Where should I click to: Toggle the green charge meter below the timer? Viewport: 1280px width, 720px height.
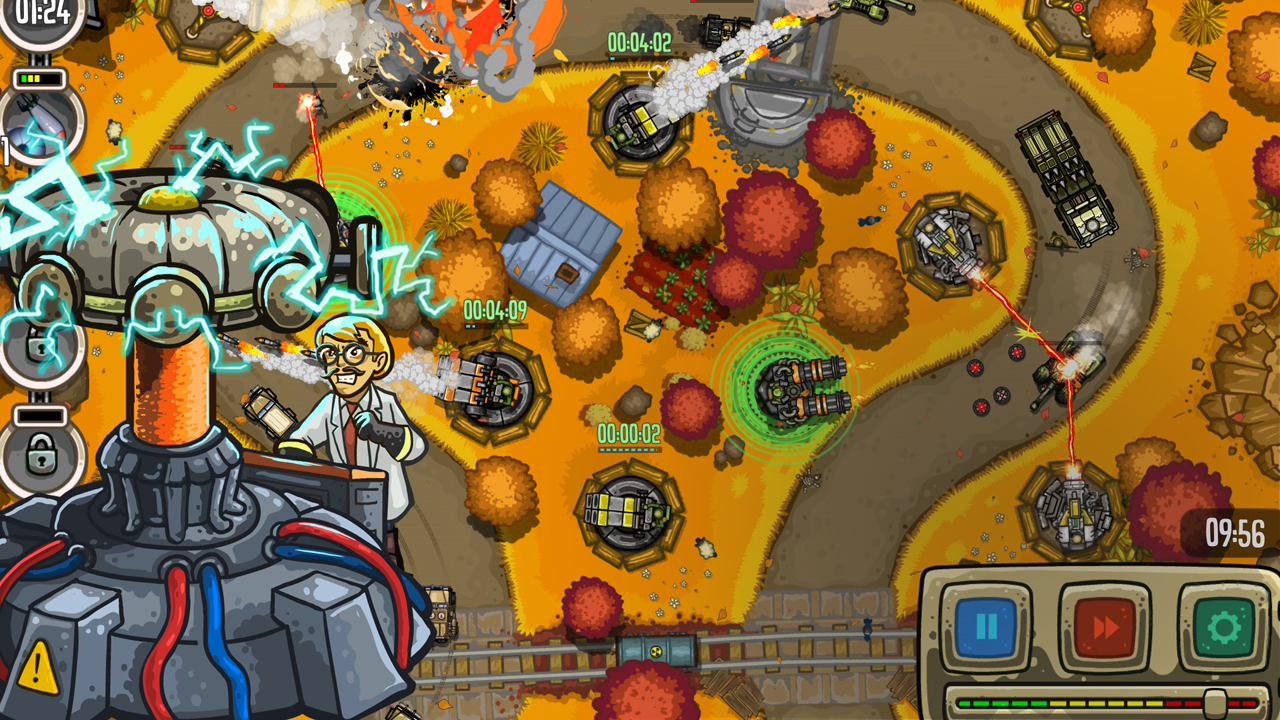click(x=38, y=76)
